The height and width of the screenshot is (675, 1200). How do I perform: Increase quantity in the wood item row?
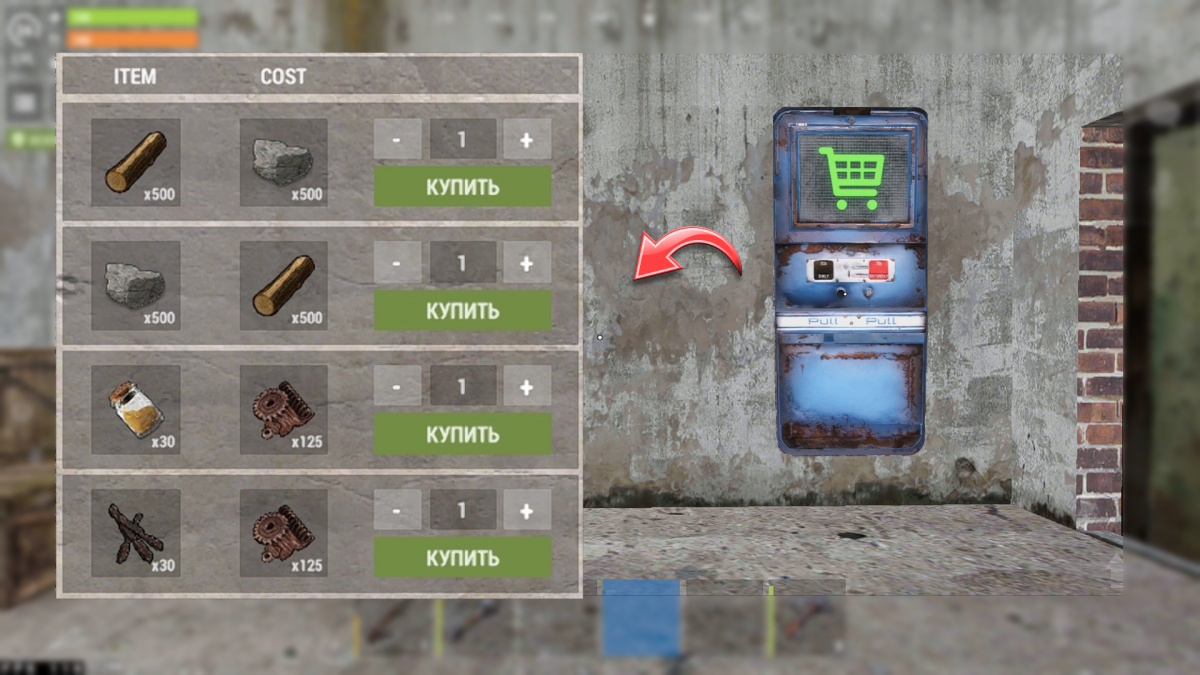(x=527, y=140)
